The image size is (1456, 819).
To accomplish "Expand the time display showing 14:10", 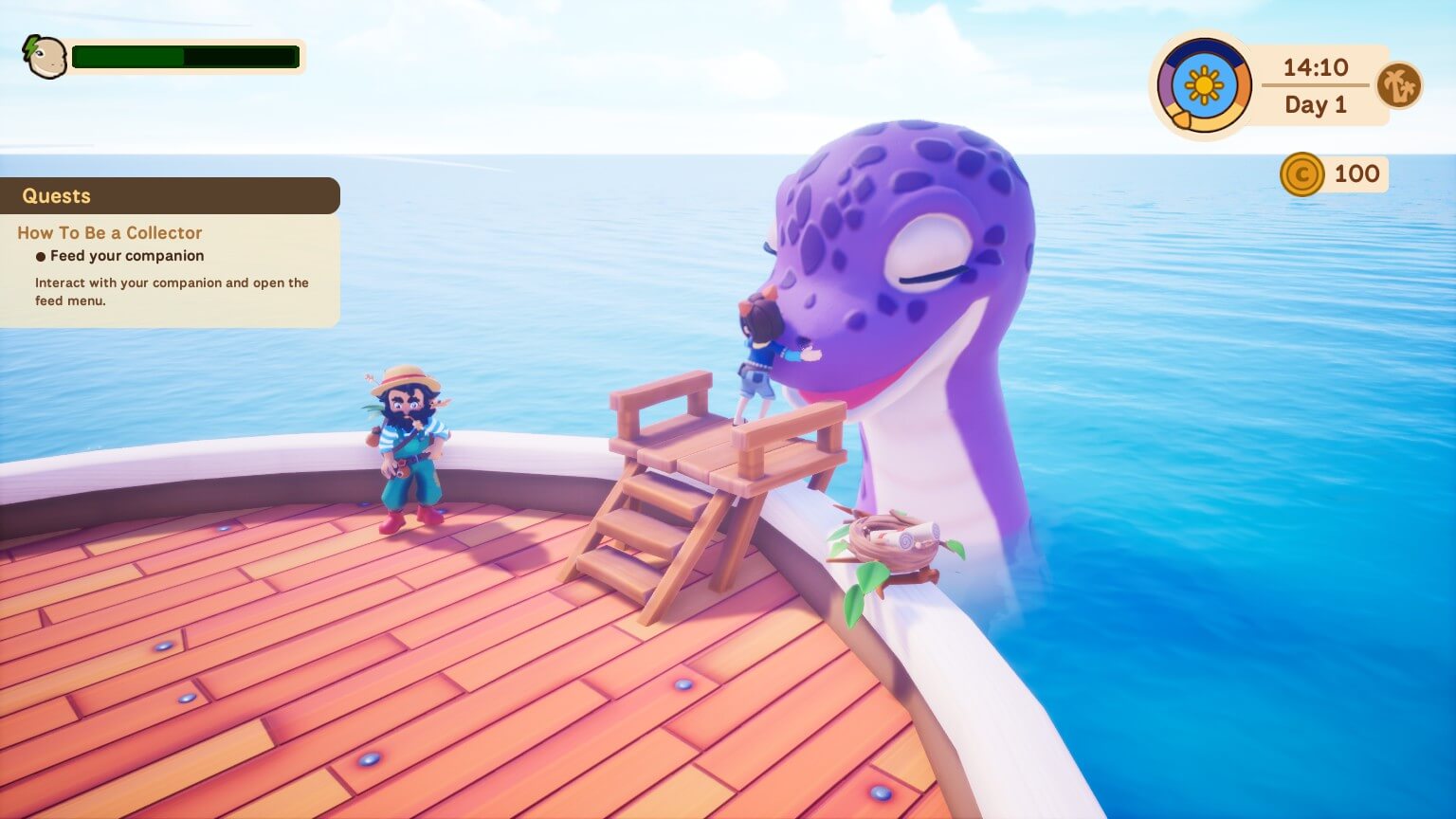I will (1315, 68).
